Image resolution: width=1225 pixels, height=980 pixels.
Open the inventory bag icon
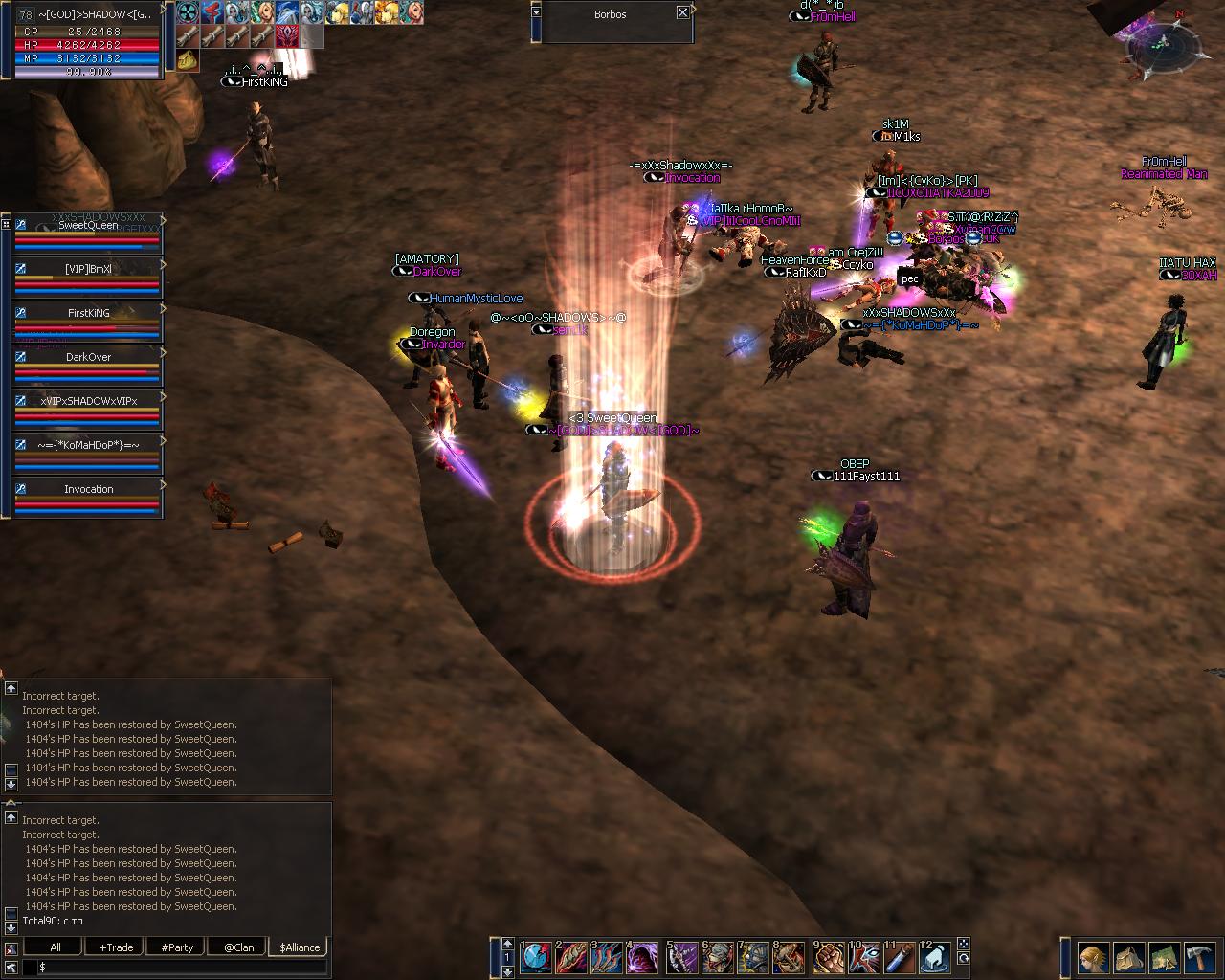click(x=1130, y=957)
